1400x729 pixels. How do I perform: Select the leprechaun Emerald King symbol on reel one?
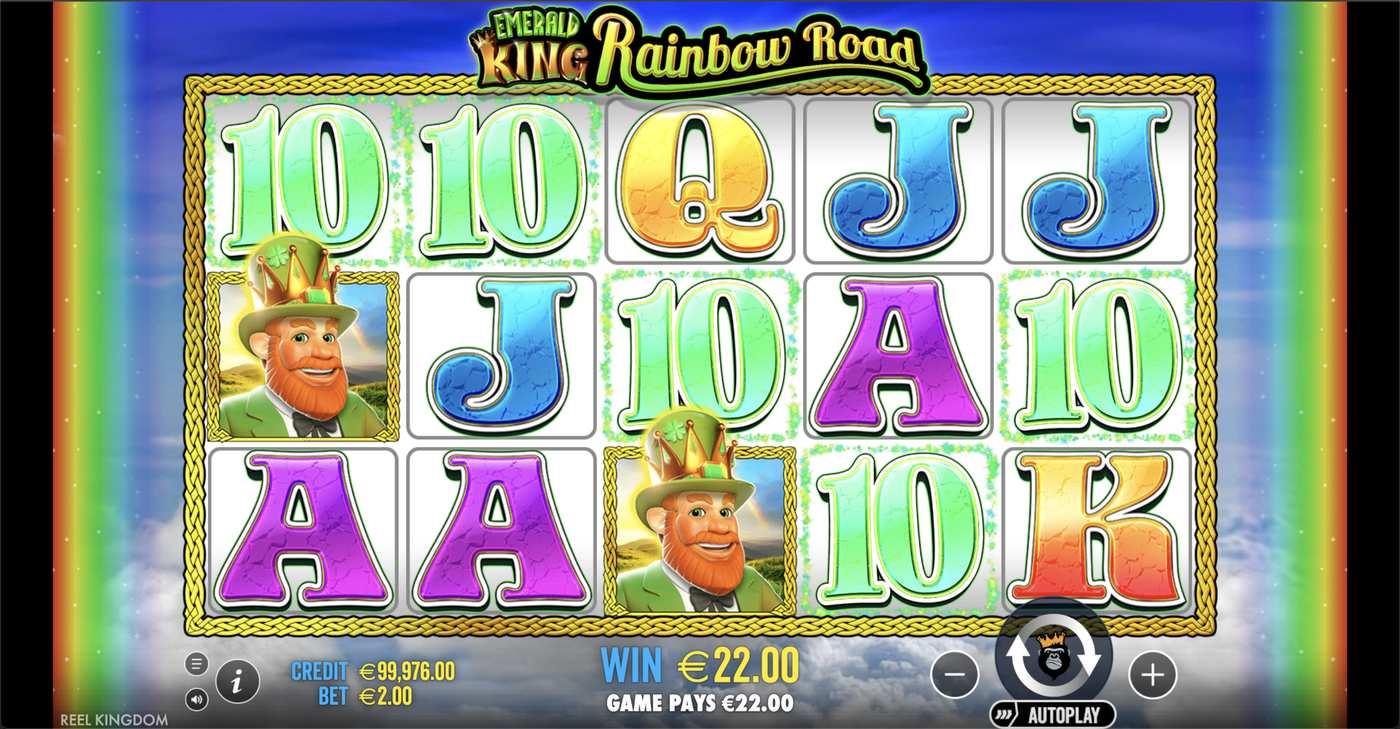tap(303, 355)
